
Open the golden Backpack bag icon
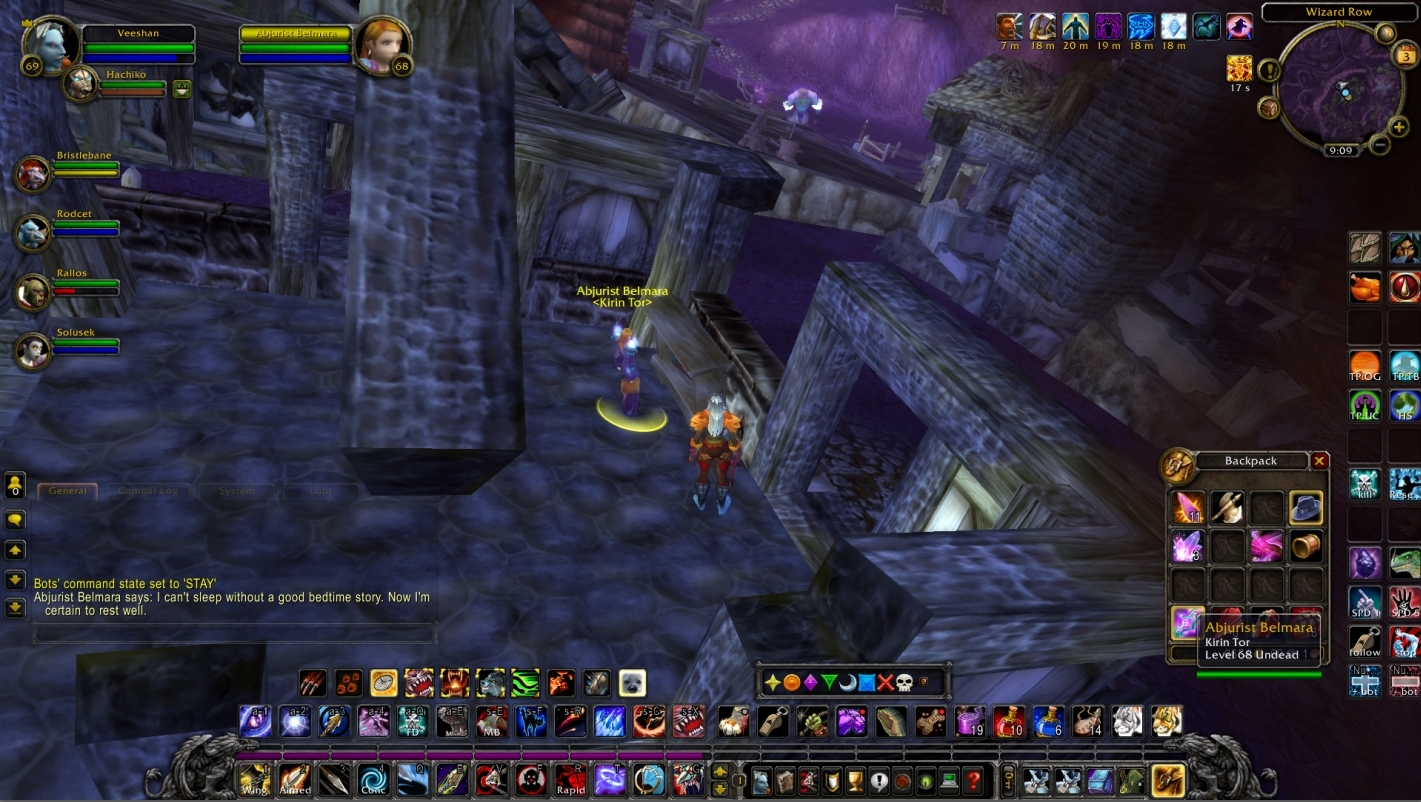pyautogui.click(x=1167, y=782)
